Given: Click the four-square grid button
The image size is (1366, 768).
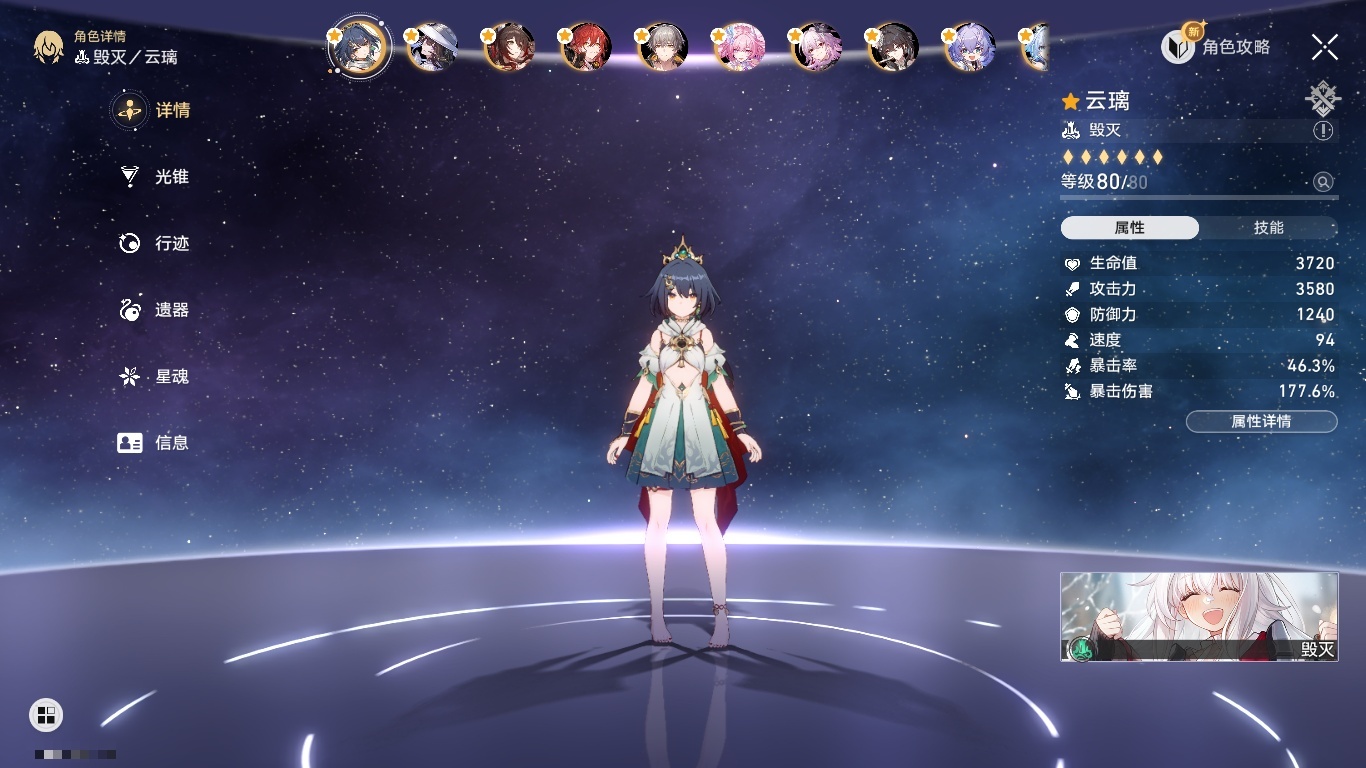Looking at the screenshot, I should coord(46,714).
